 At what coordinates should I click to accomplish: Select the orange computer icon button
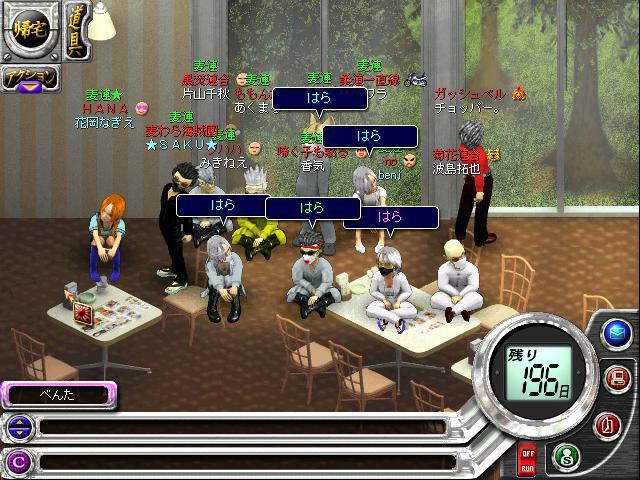click(617, 378)
